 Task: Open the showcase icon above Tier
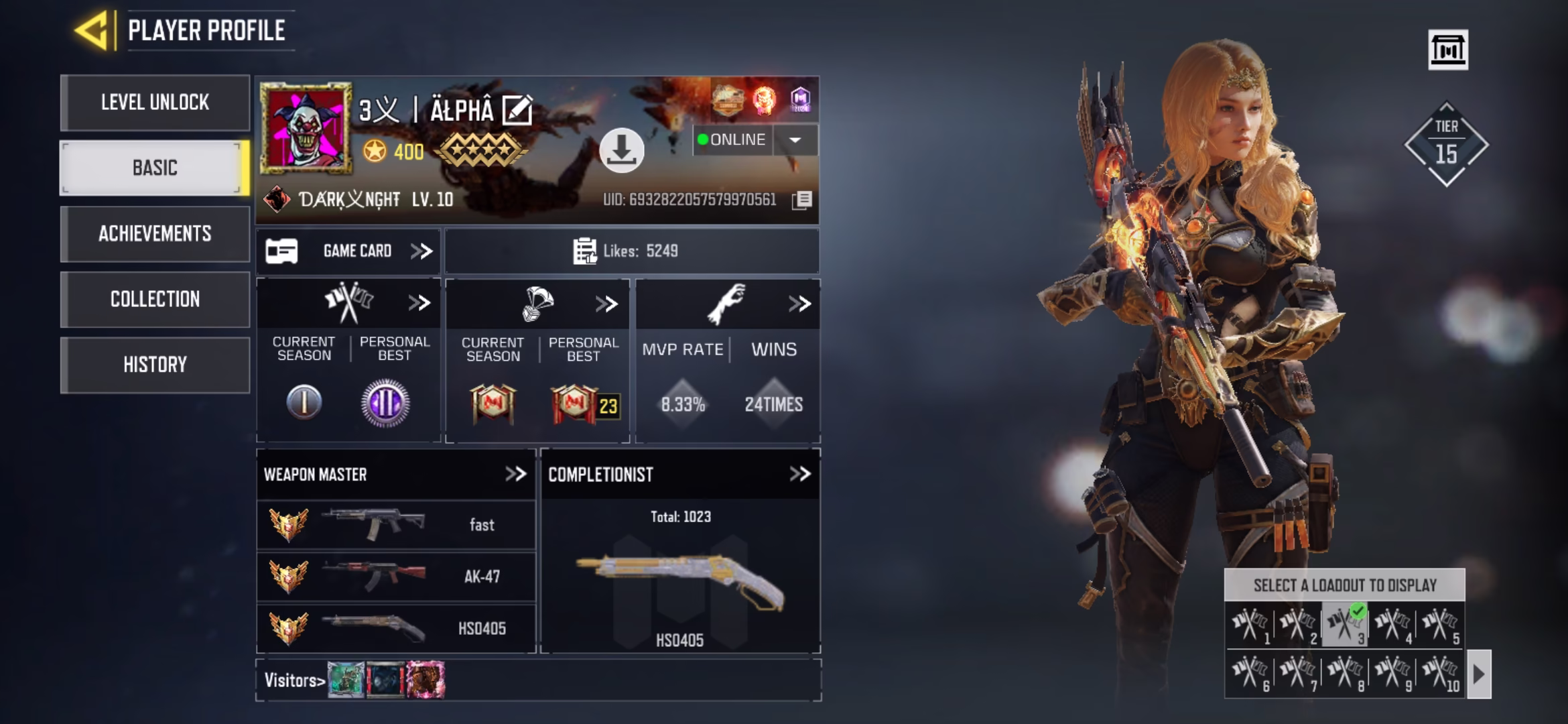point(1448,50)
